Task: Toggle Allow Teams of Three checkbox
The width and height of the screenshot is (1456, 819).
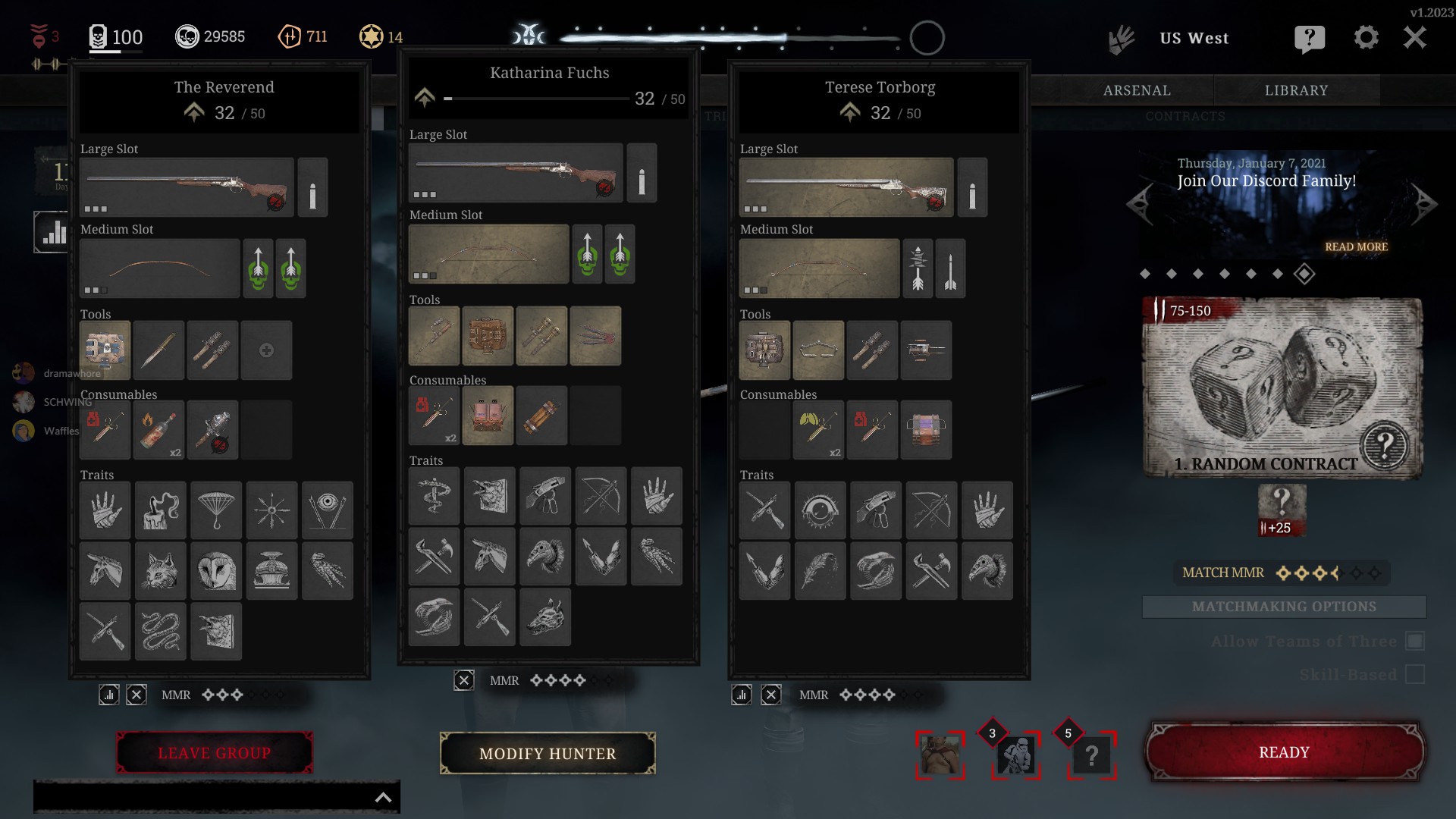Action: coord(1415,642)
